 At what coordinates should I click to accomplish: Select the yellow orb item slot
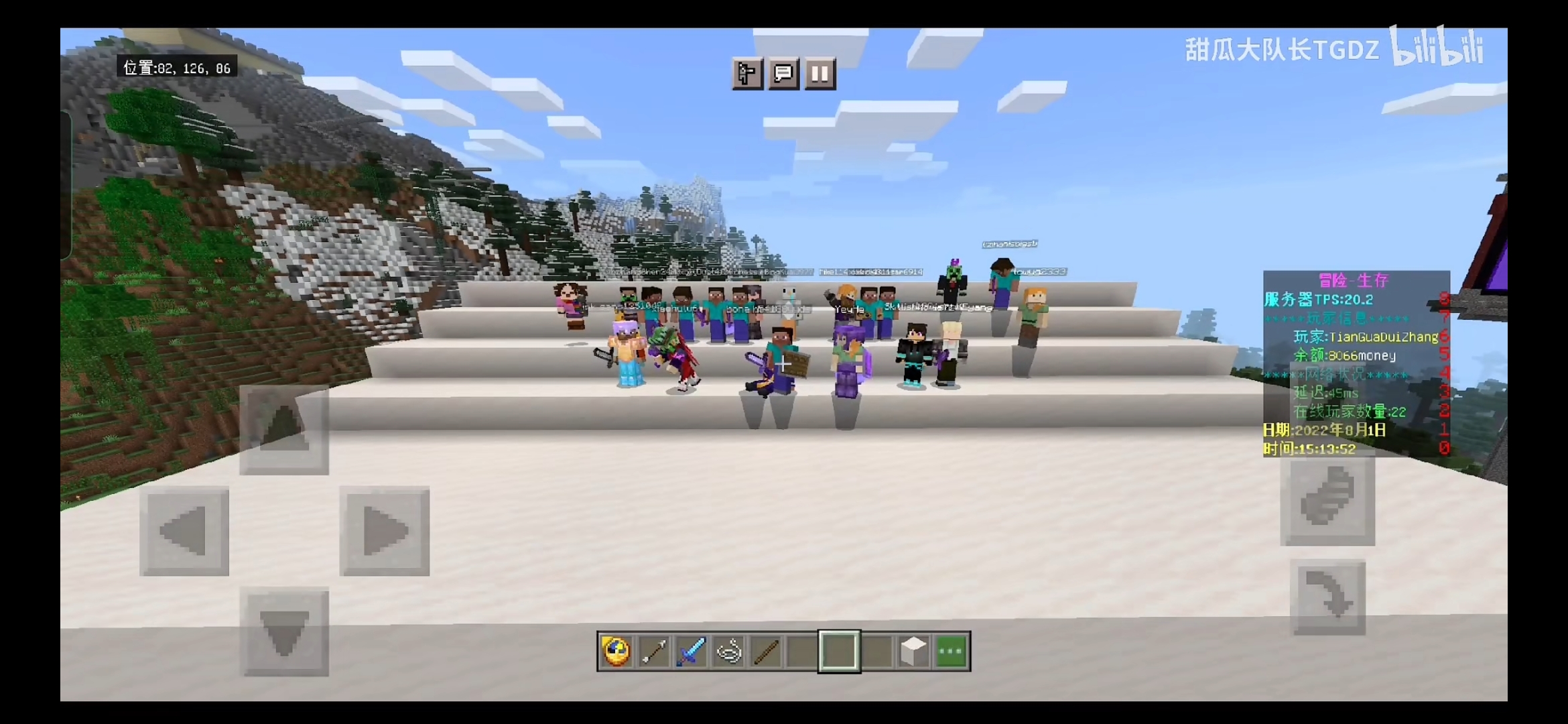pos(616,651)
